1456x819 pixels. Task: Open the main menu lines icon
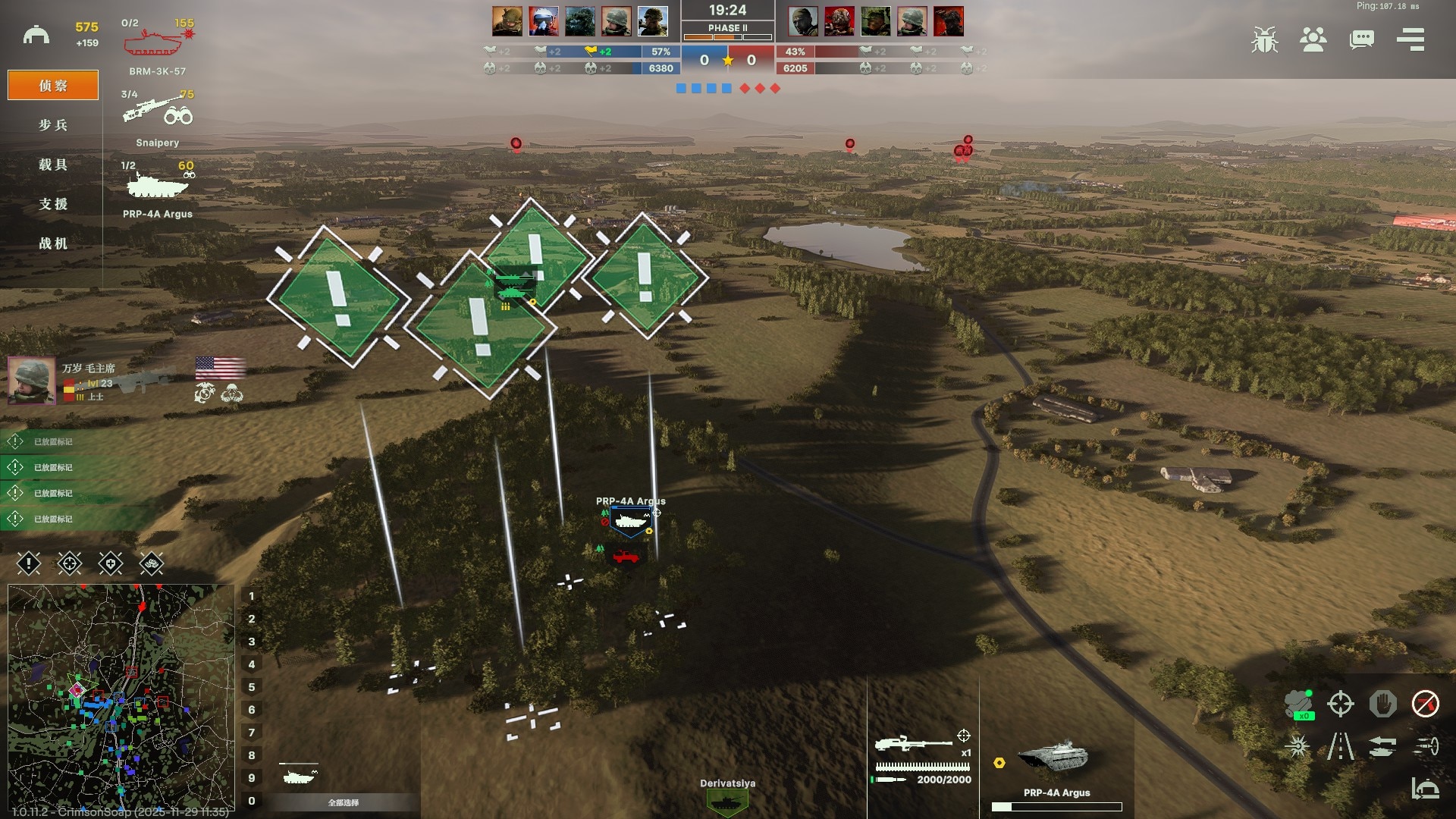point(1410,39)
